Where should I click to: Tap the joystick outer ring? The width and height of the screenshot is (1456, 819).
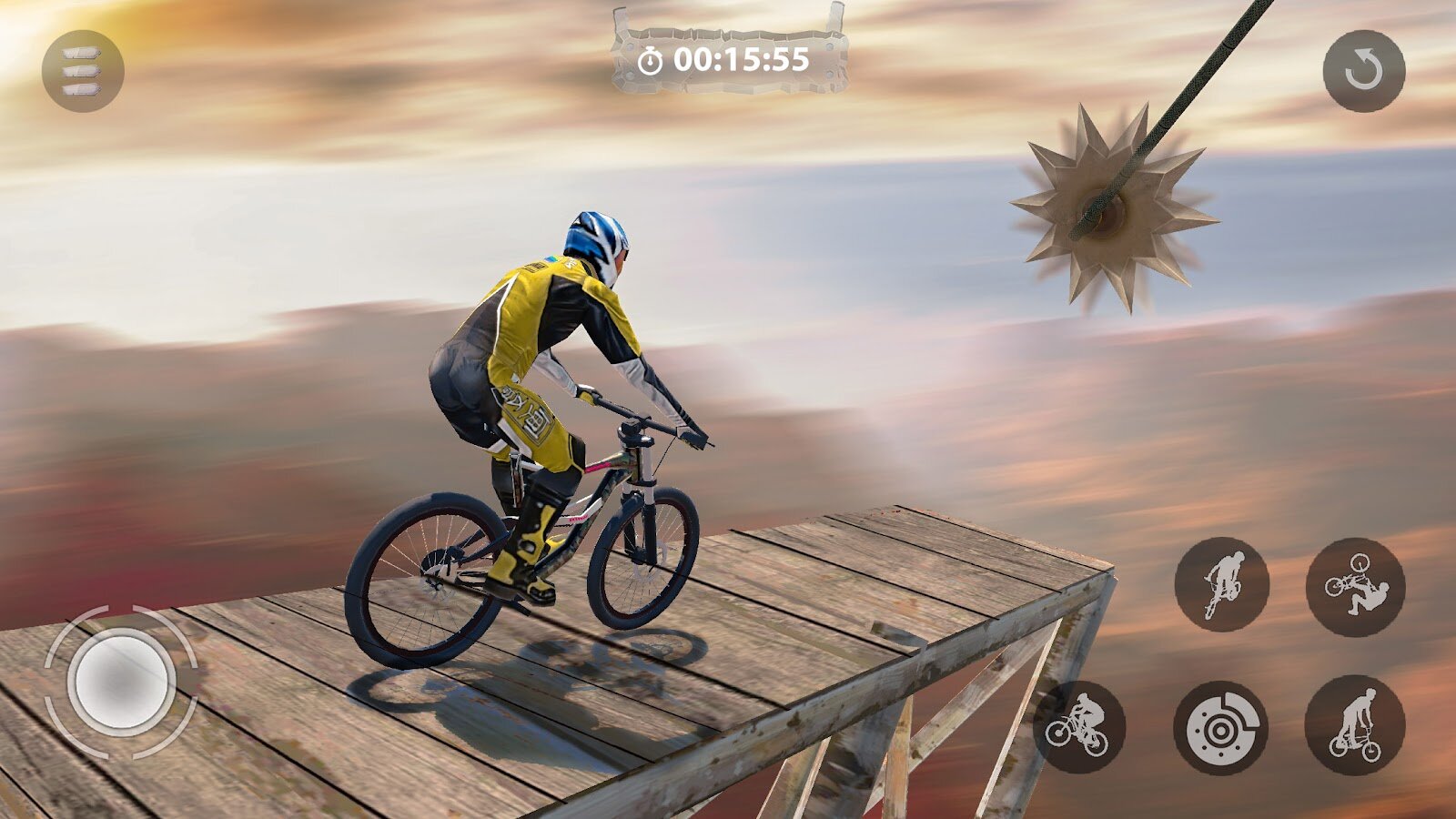(45, 684)
